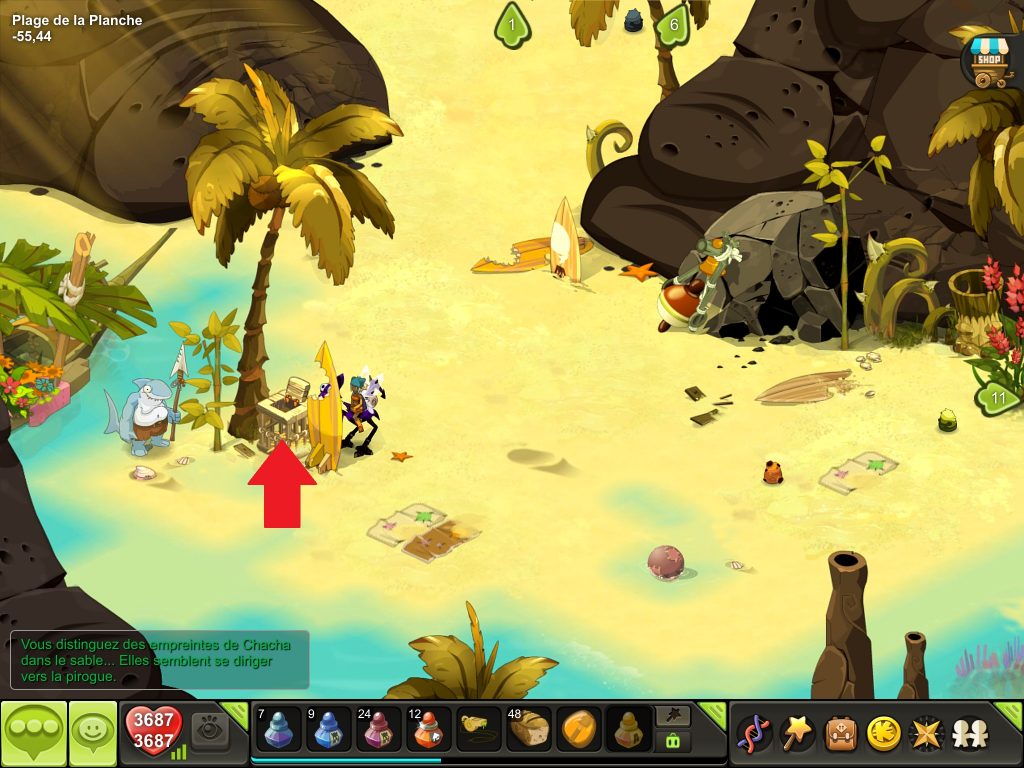The width and height of the screenshot is (1024, 768).
Task: Select the orange hammer stone slot
Action: (578, 729)
